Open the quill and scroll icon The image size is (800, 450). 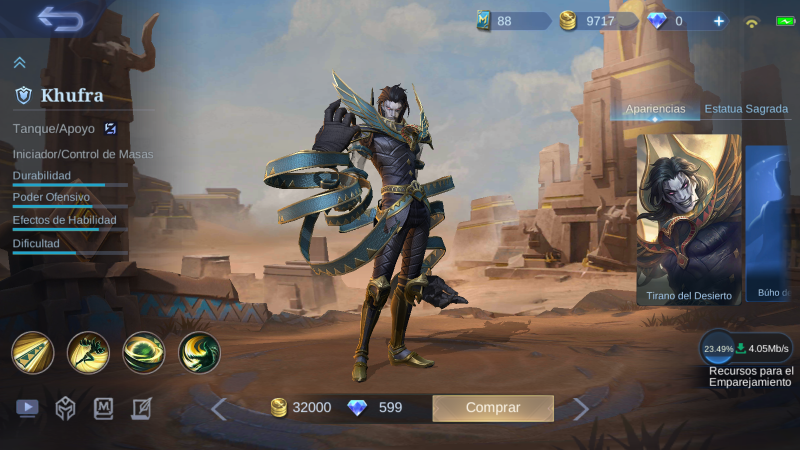(x=141, y=408)
